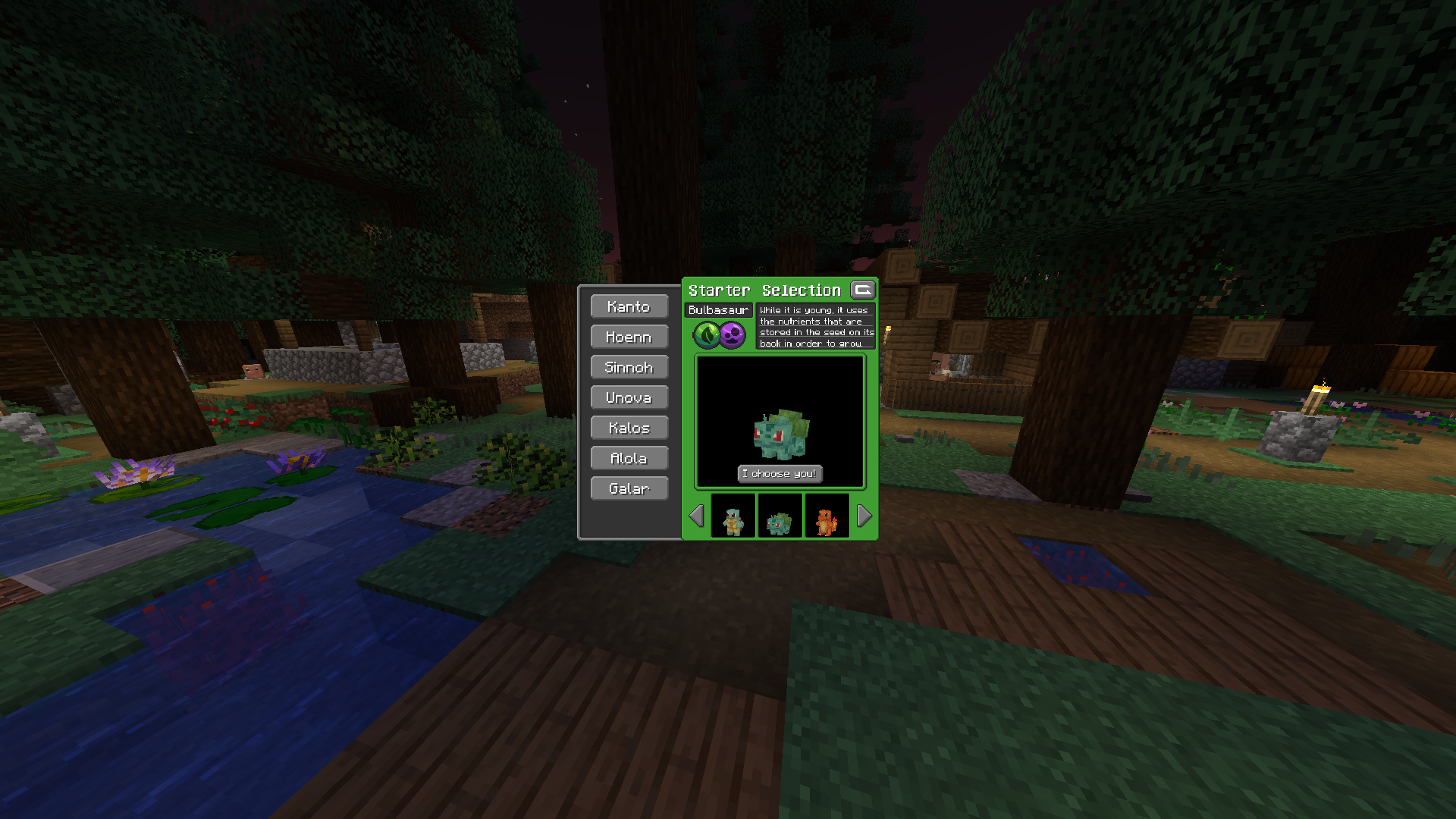Screen dimensions: 1456x819
Task: Switch to the Hoenn region
Action: point(629,337)
